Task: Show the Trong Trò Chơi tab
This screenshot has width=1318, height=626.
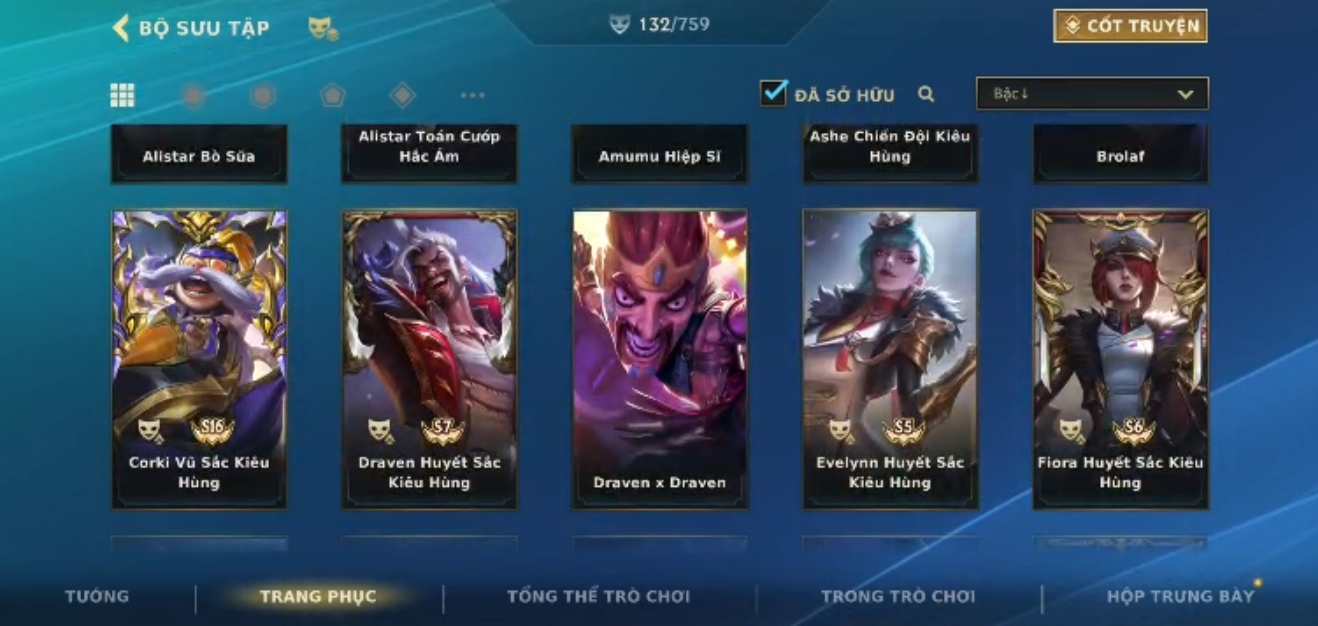Action: pos(897,597)
